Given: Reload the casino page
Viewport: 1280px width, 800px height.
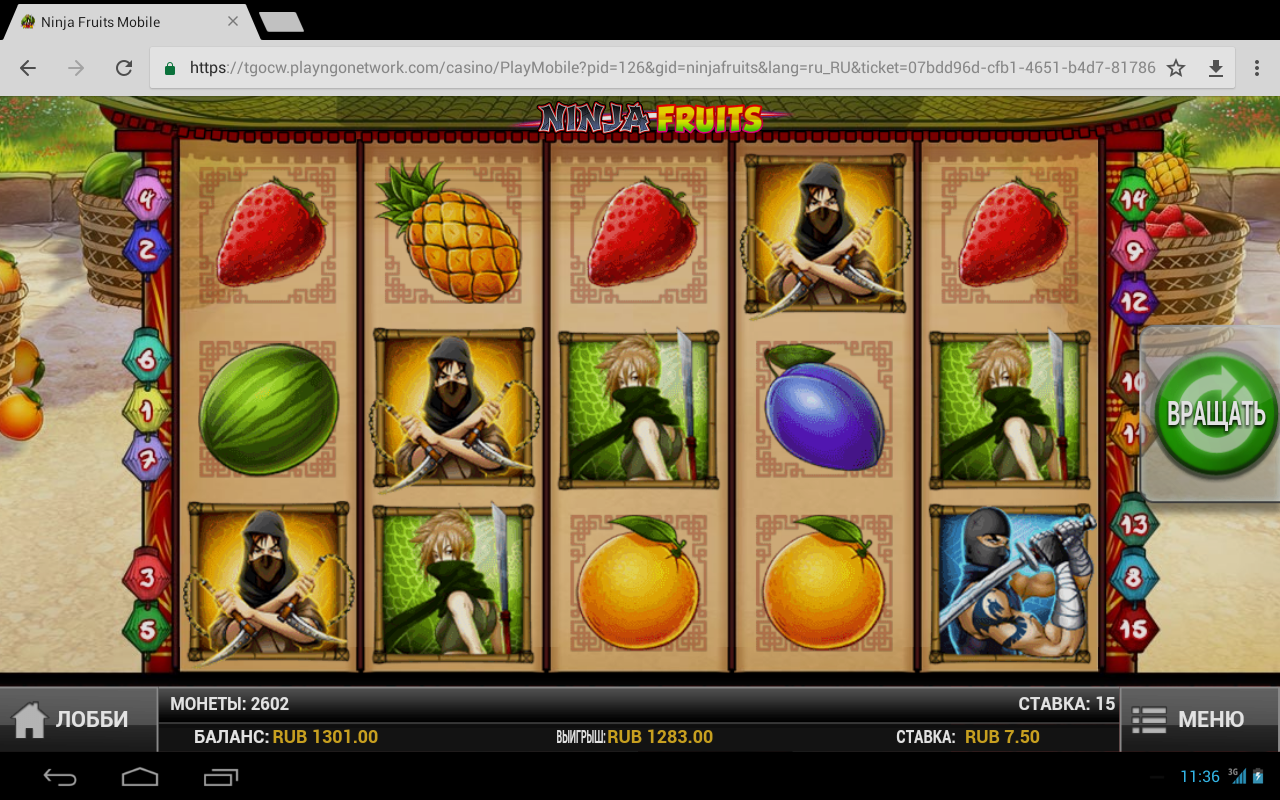Looking at the screenshot, I should (124, 67).
